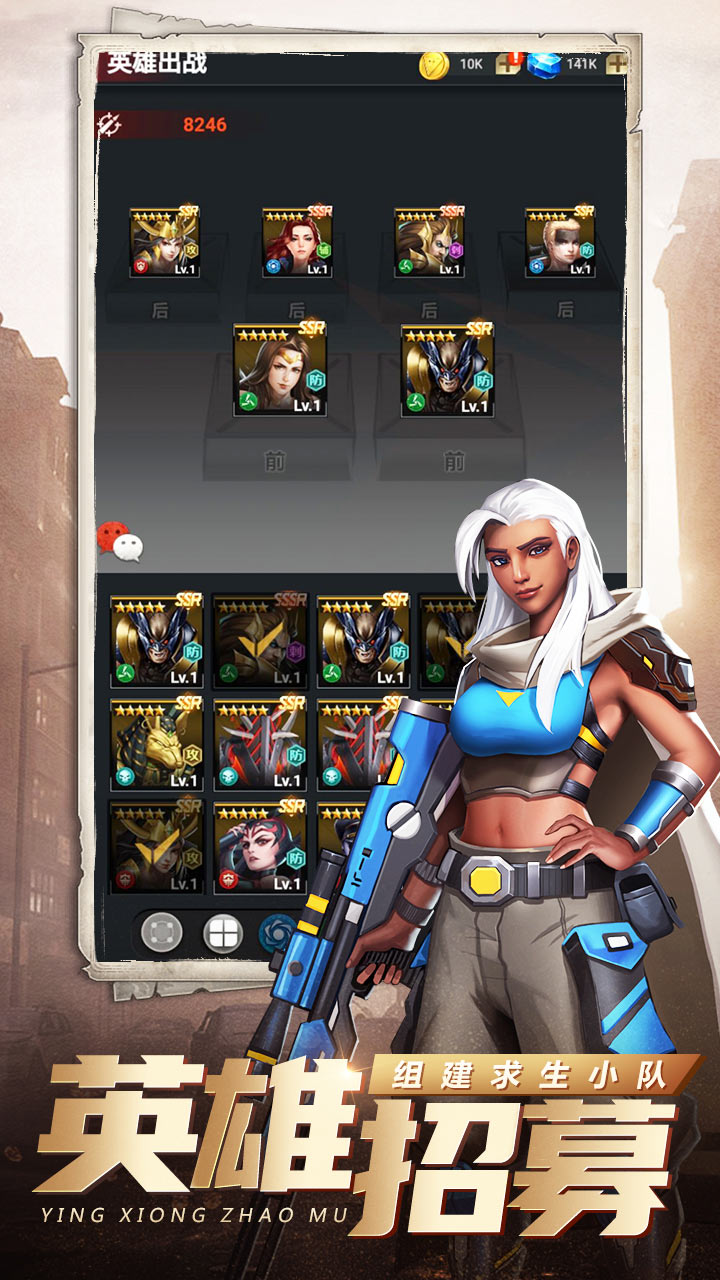720x1280 pixels.
Task: Show all heroes with the four-square filter
Action: [x=223, y=934]
